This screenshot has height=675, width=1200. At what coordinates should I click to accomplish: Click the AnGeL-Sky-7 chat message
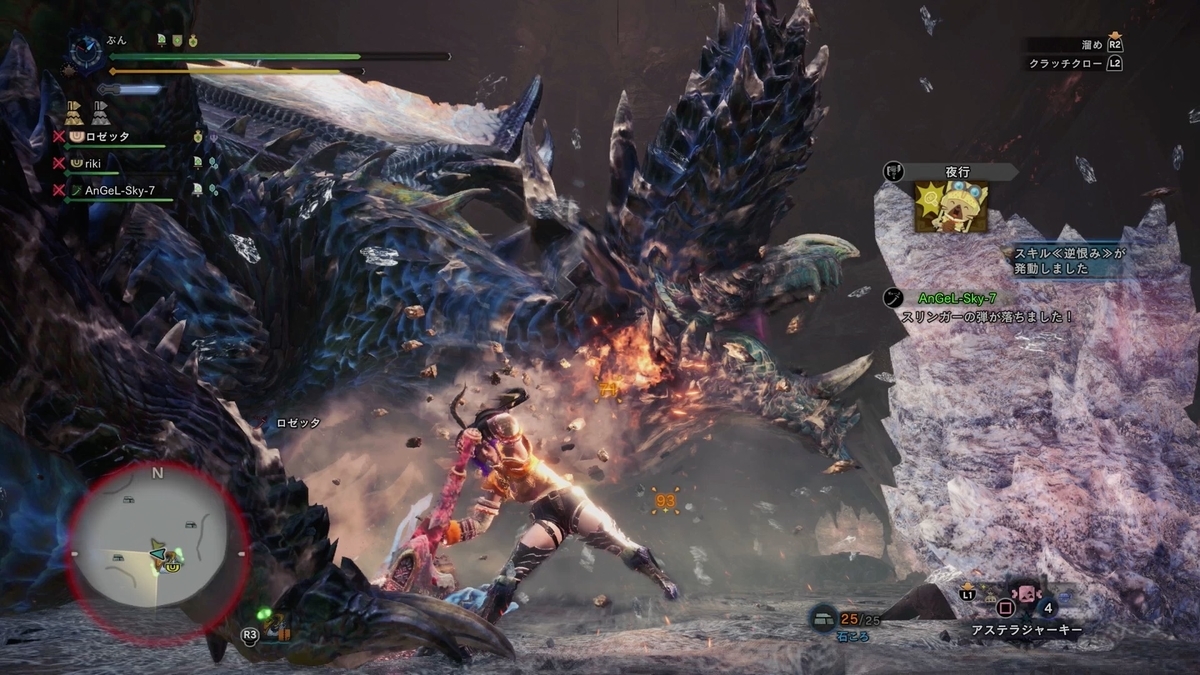point(985,307)
